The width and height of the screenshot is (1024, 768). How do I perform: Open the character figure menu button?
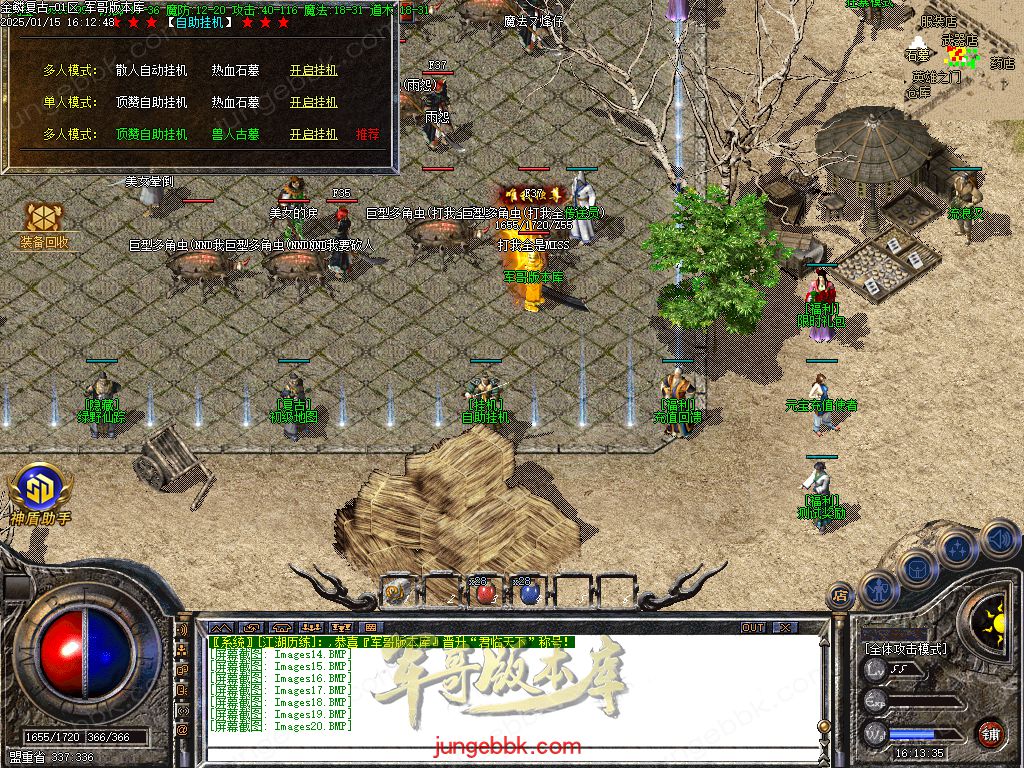[877, 589]
